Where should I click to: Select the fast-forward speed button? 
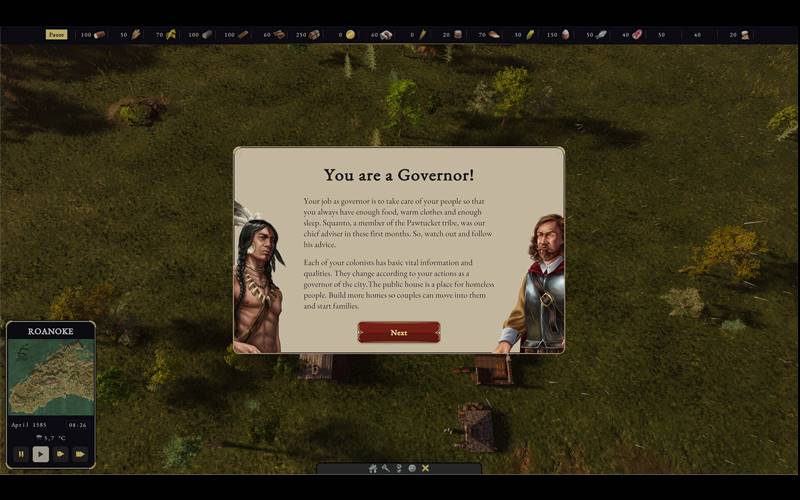click(60, 454)
